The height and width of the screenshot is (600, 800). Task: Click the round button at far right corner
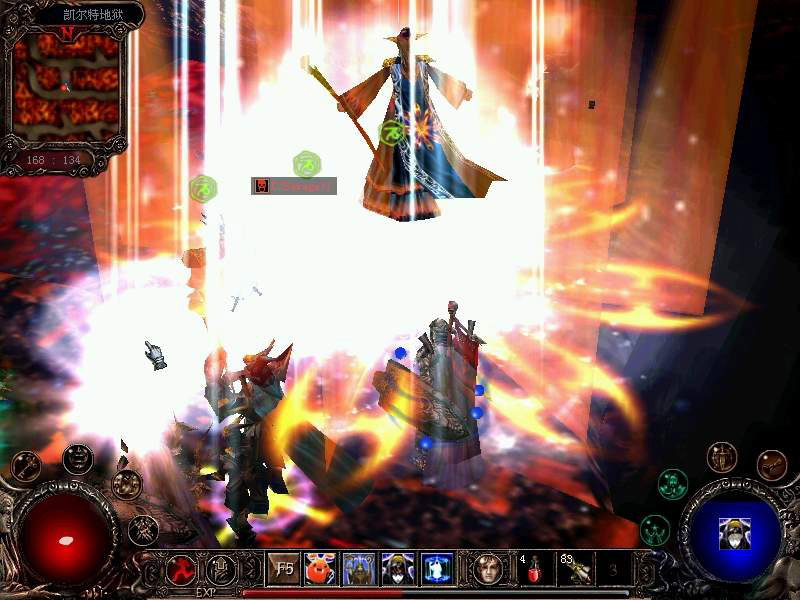pyautogui.click(x=771, y=465)
